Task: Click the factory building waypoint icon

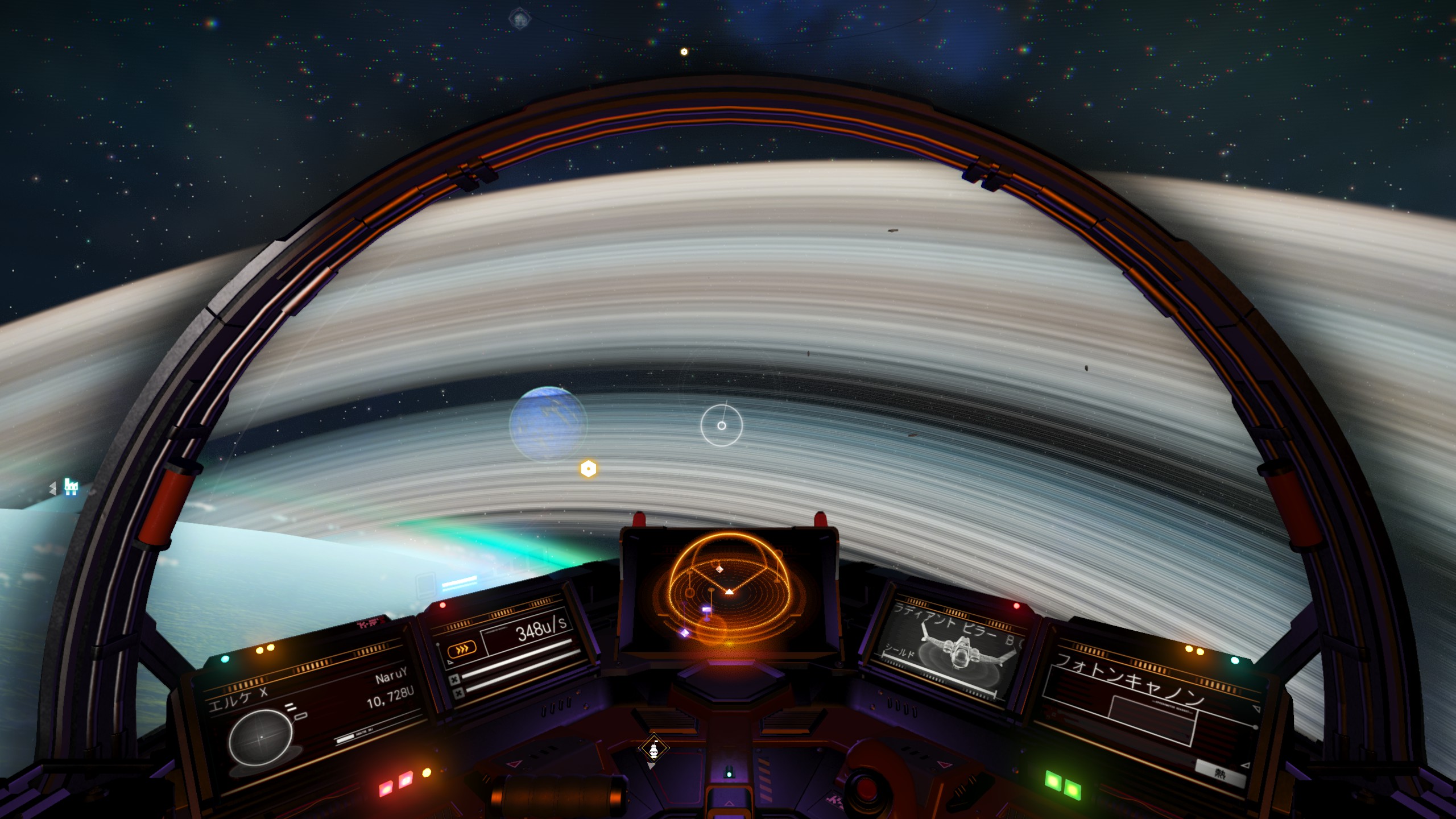Action: 71,487
